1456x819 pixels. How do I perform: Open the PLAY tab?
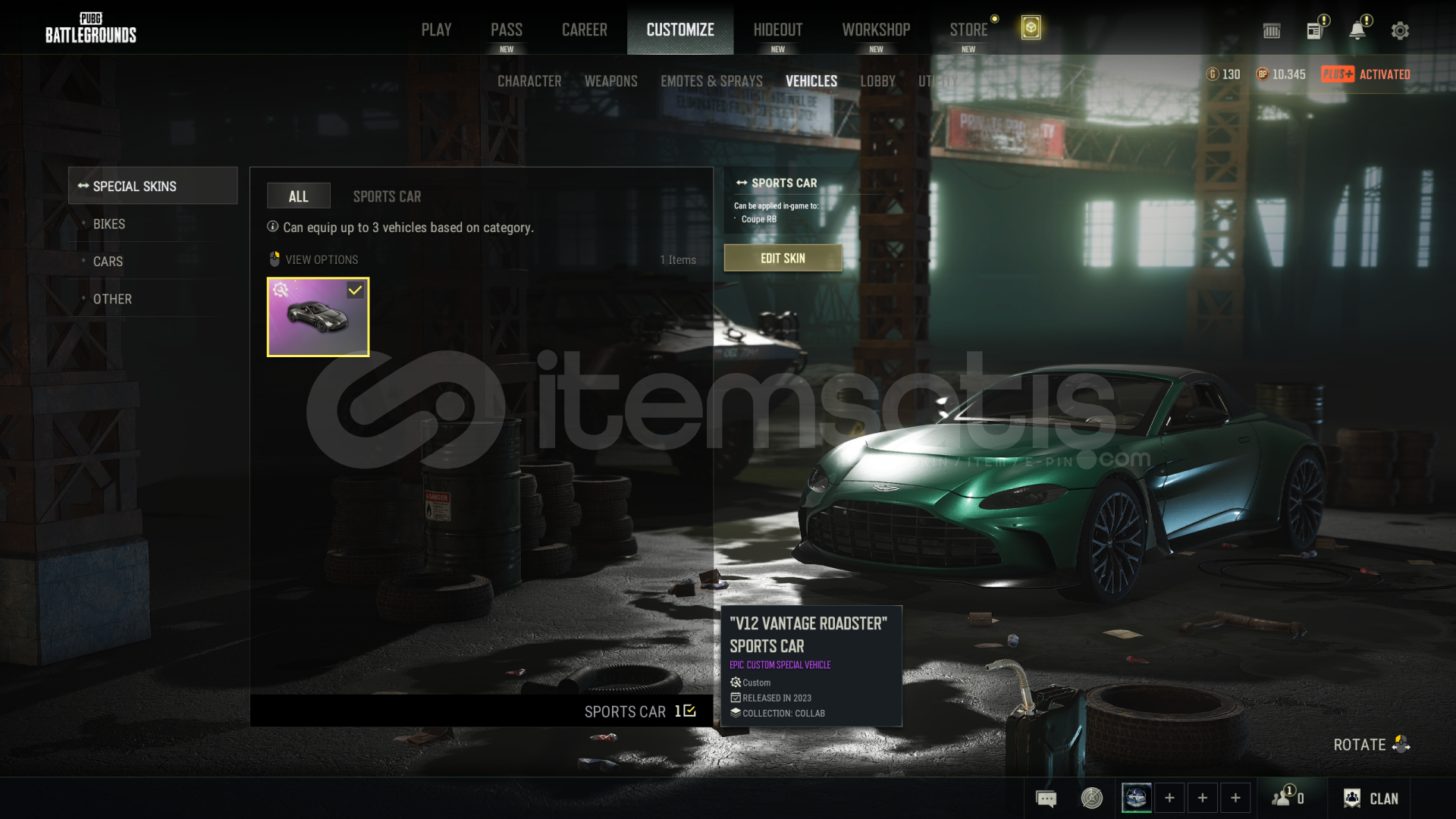point(436,30)
